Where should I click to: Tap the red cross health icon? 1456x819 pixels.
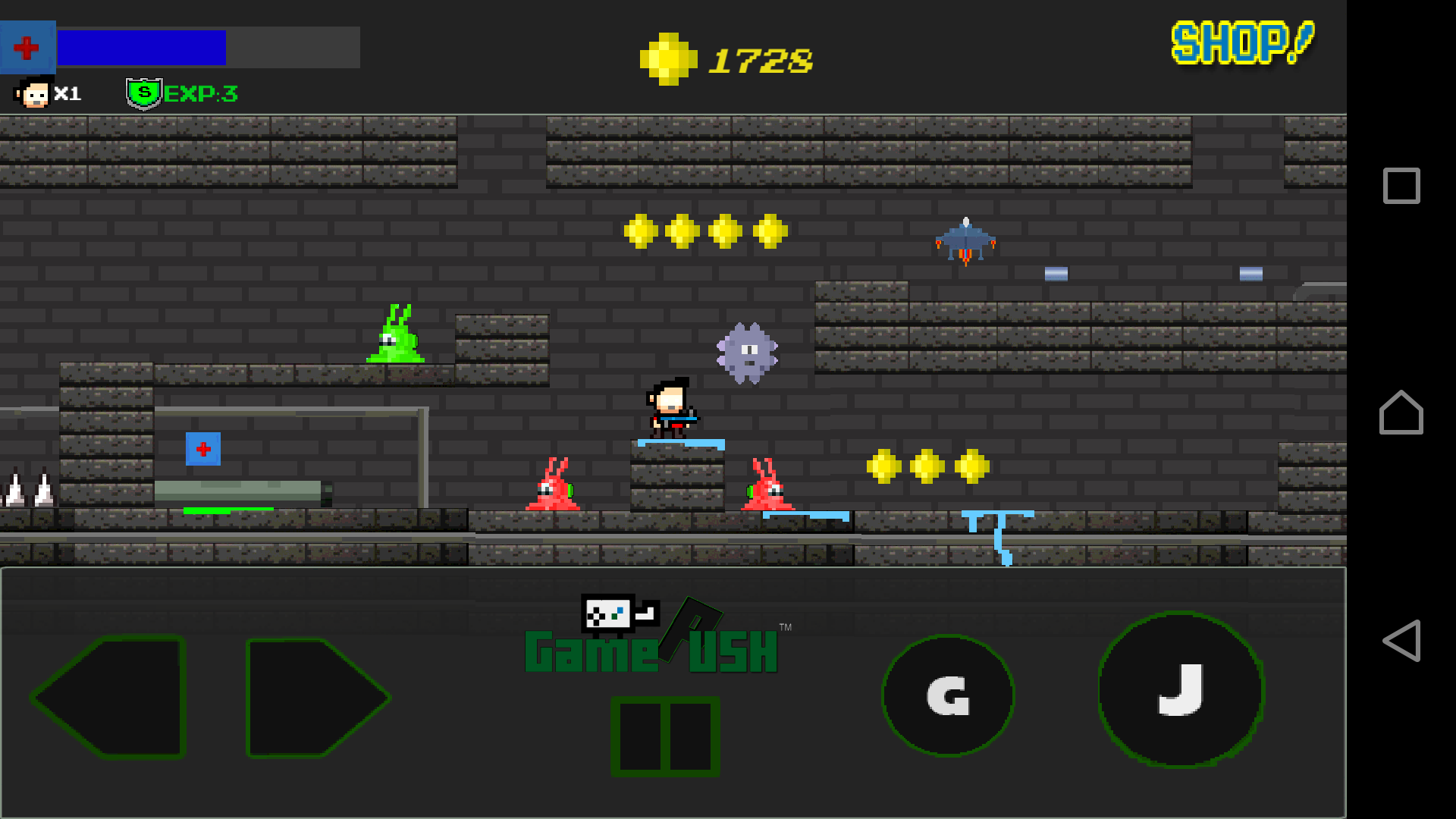tap(27, 46)
